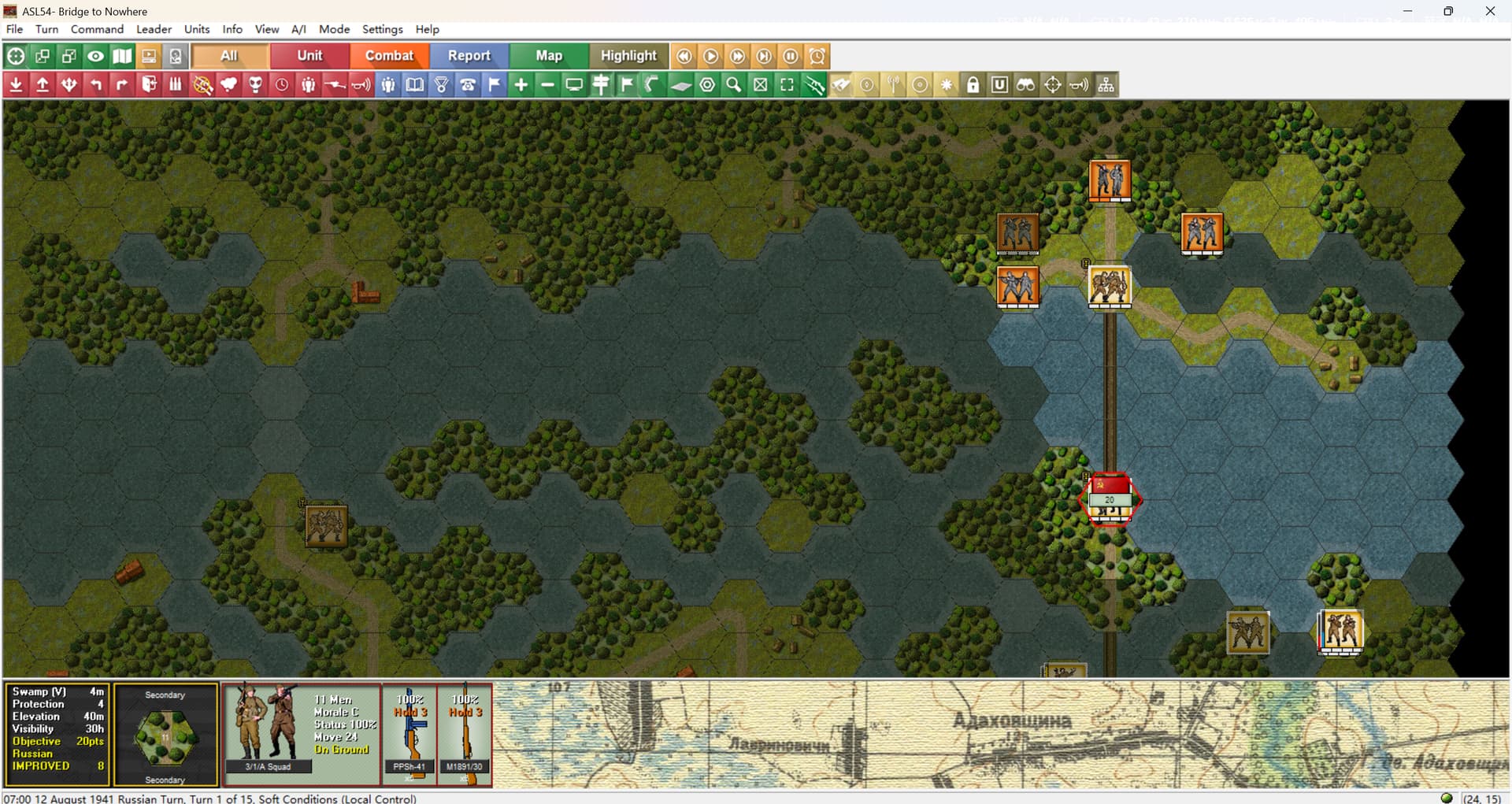
Task: Choose the Highlight toolbar tab
Action: (x=628, y=56)
